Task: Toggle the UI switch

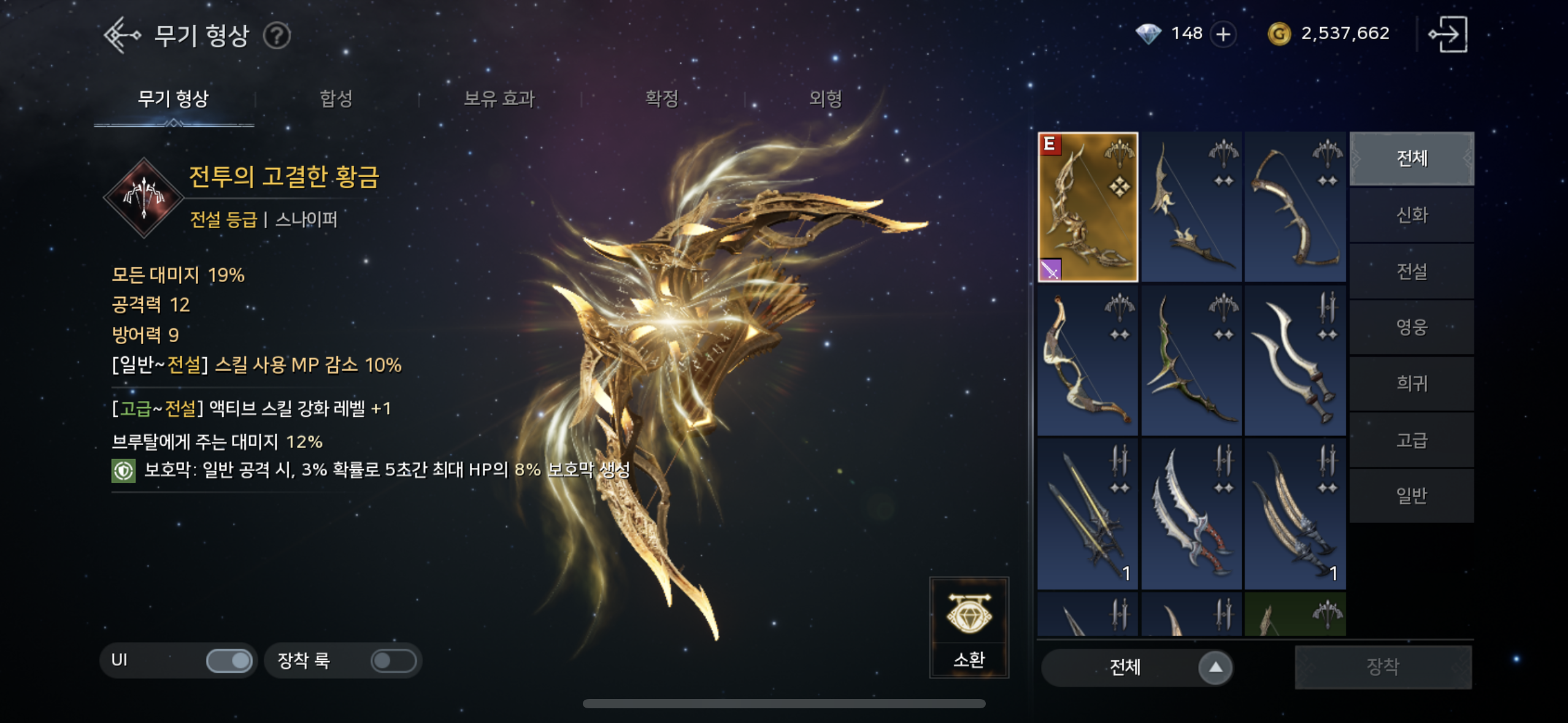Action: click(229, 660)
